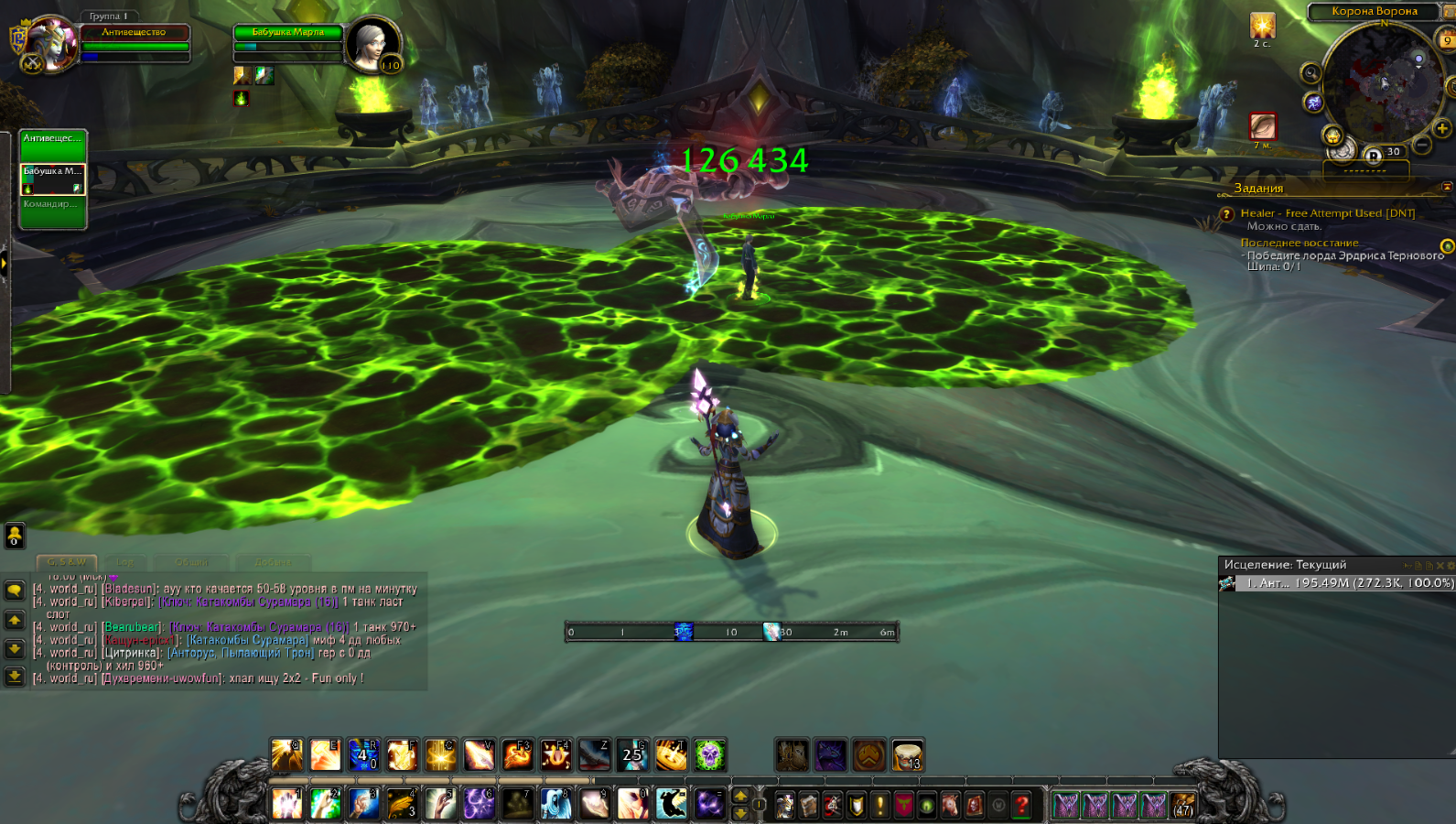
Task: Zoom in the minimap with the plus button
Action: [1442, 129]
